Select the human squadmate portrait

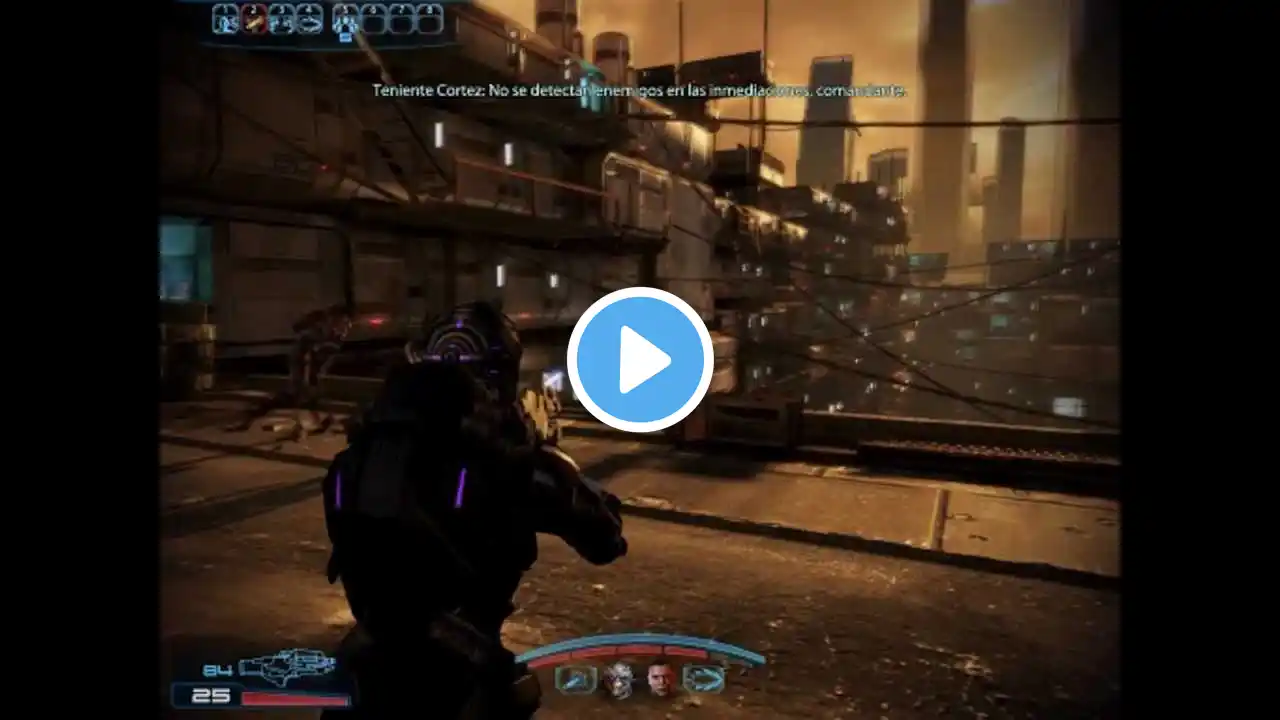(x=659, y=680)
